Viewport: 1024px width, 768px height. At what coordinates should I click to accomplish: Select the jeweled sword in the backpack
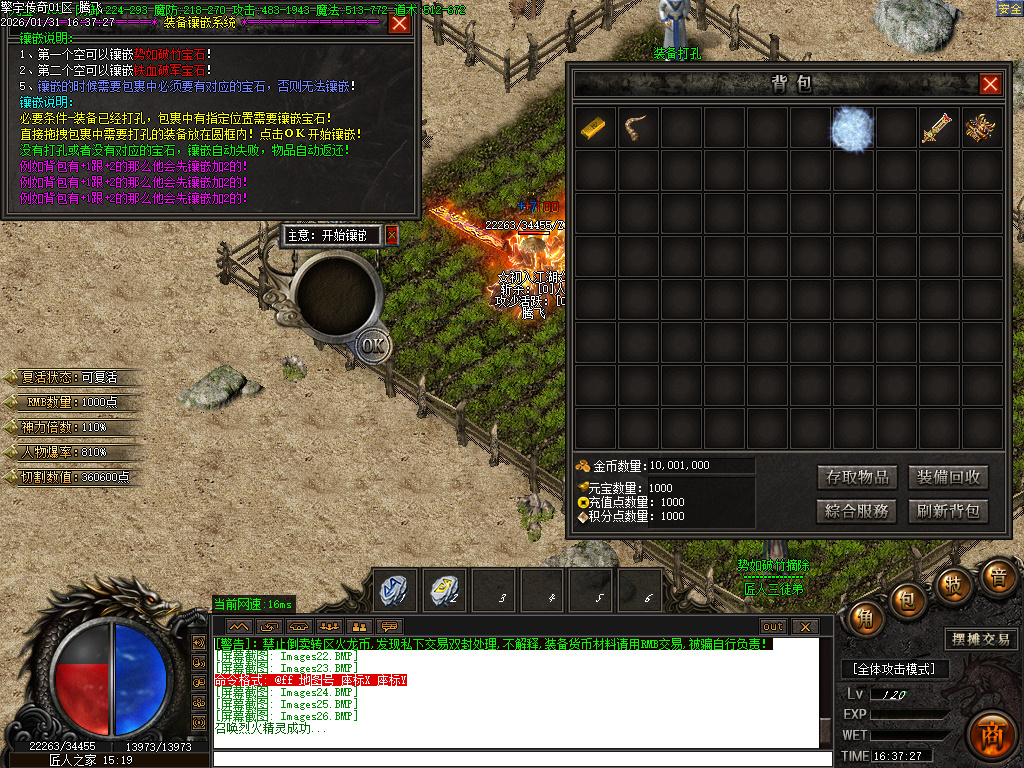(x=938, y=128)
